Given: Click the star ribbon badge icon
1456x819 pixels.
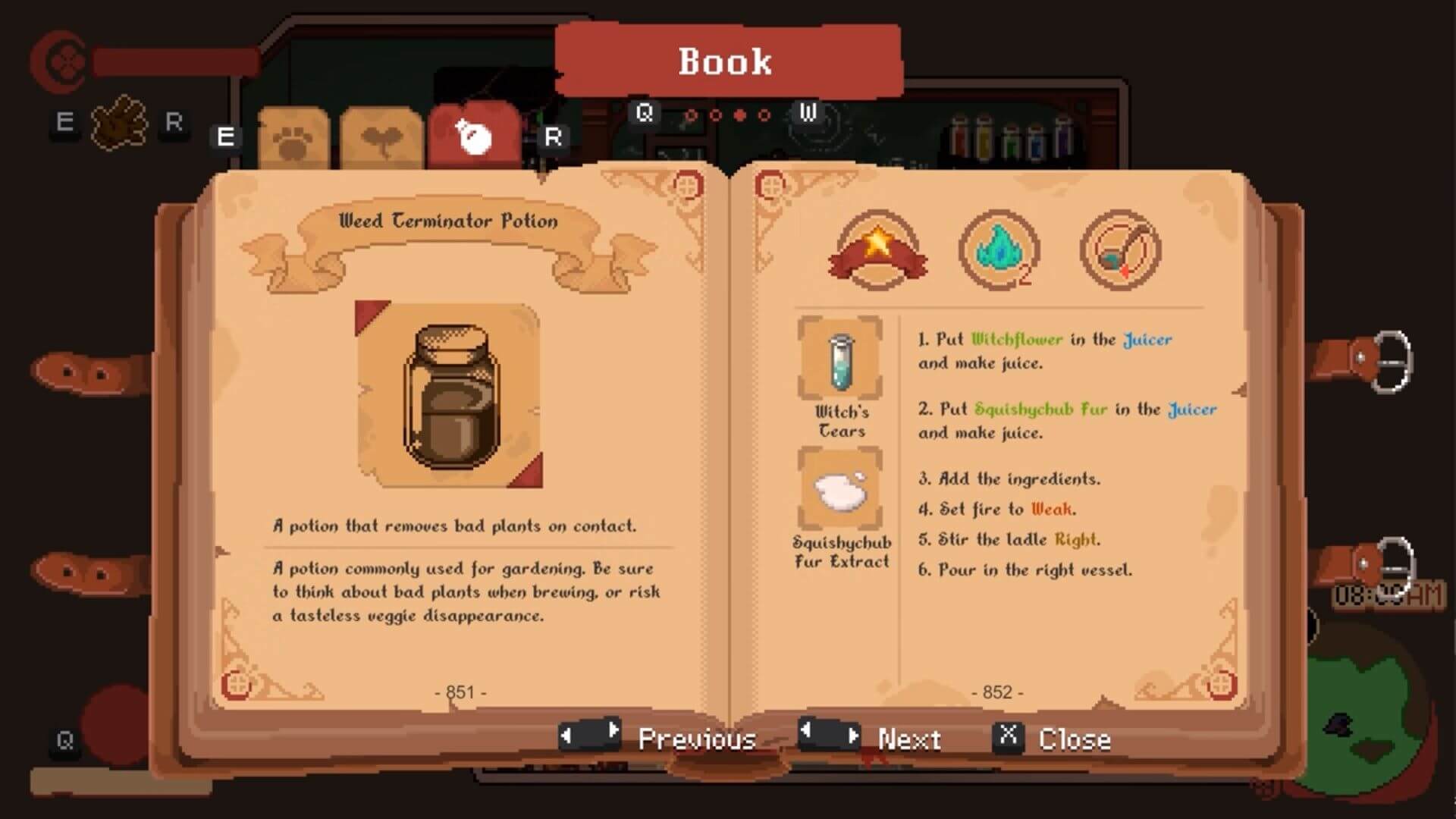Looking at the screenshot, I should [877, 250].
